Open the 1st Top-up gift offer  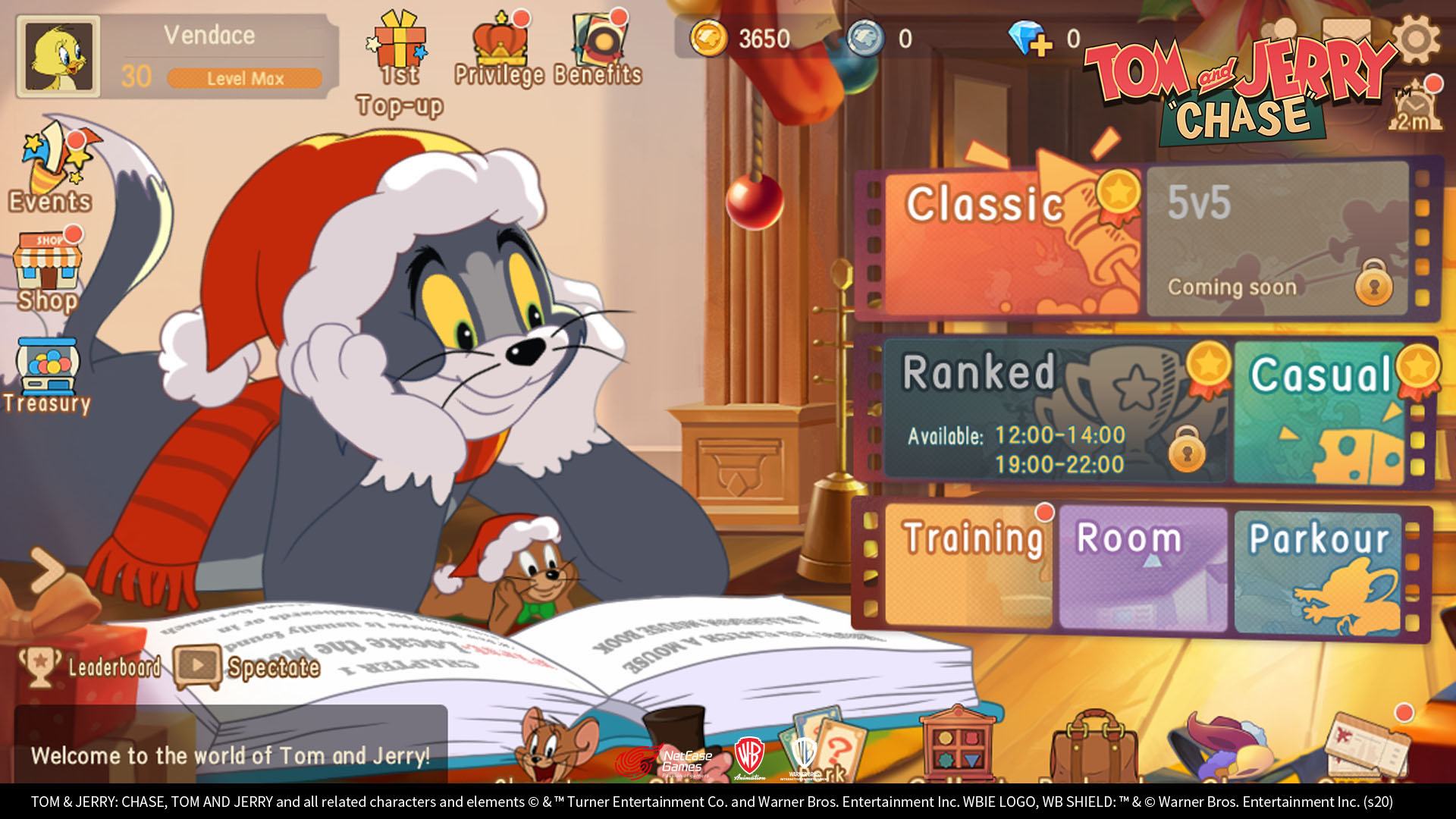pyautogui.click(x=400, y=62)
